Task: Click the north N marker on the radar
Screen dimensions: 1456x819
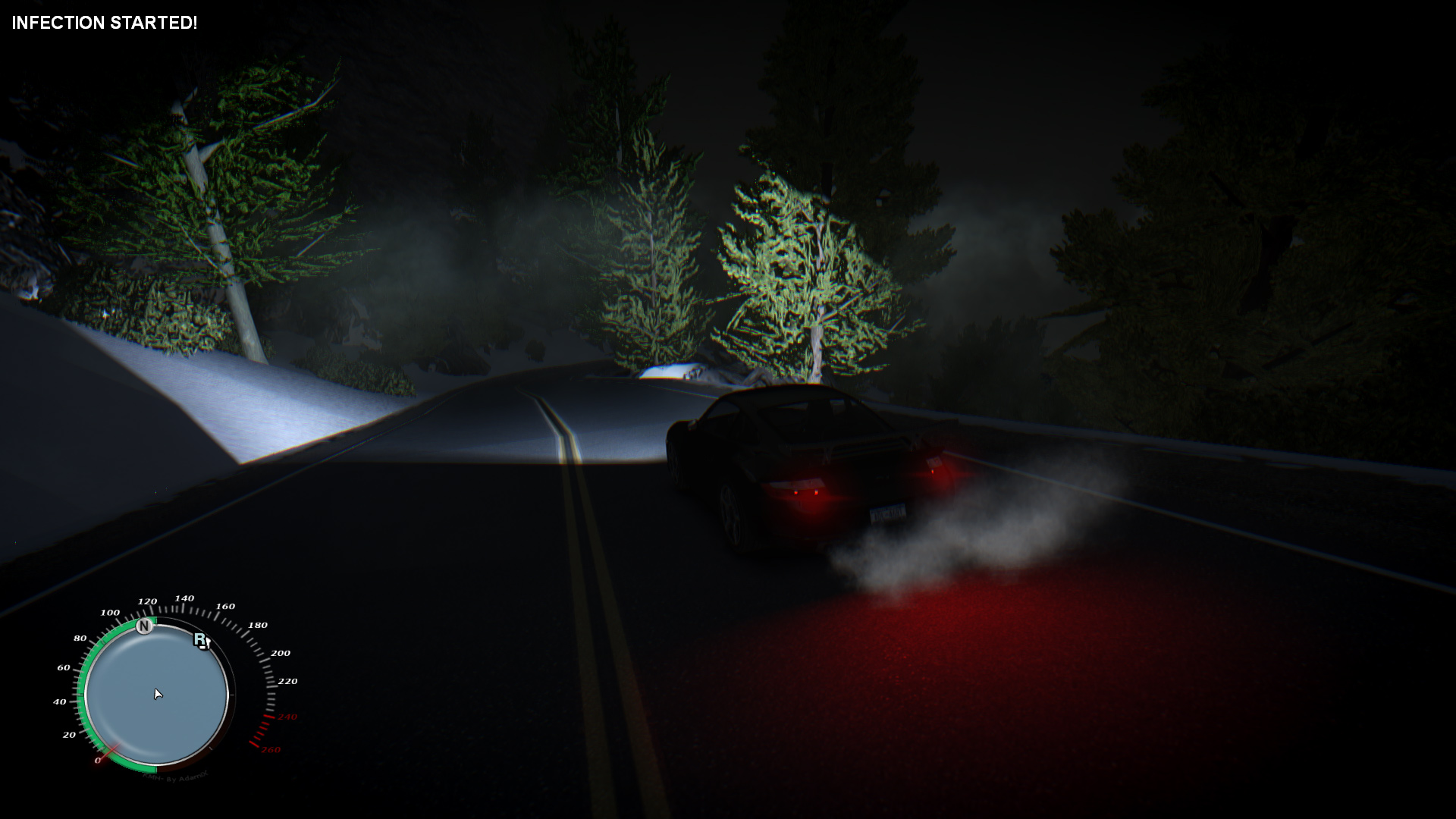Action: pyautogui.click(x=144, y=626)
